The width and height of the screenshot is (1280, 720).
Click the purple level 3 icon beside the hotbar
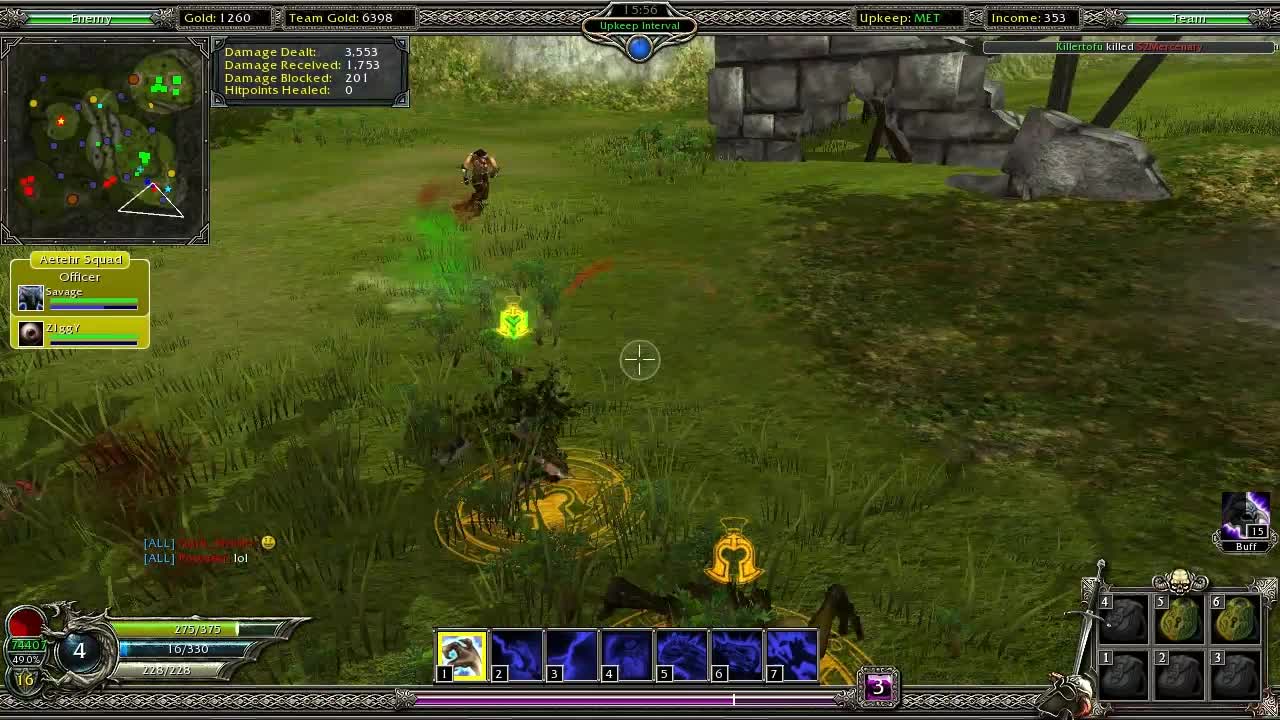click(879, 686)
